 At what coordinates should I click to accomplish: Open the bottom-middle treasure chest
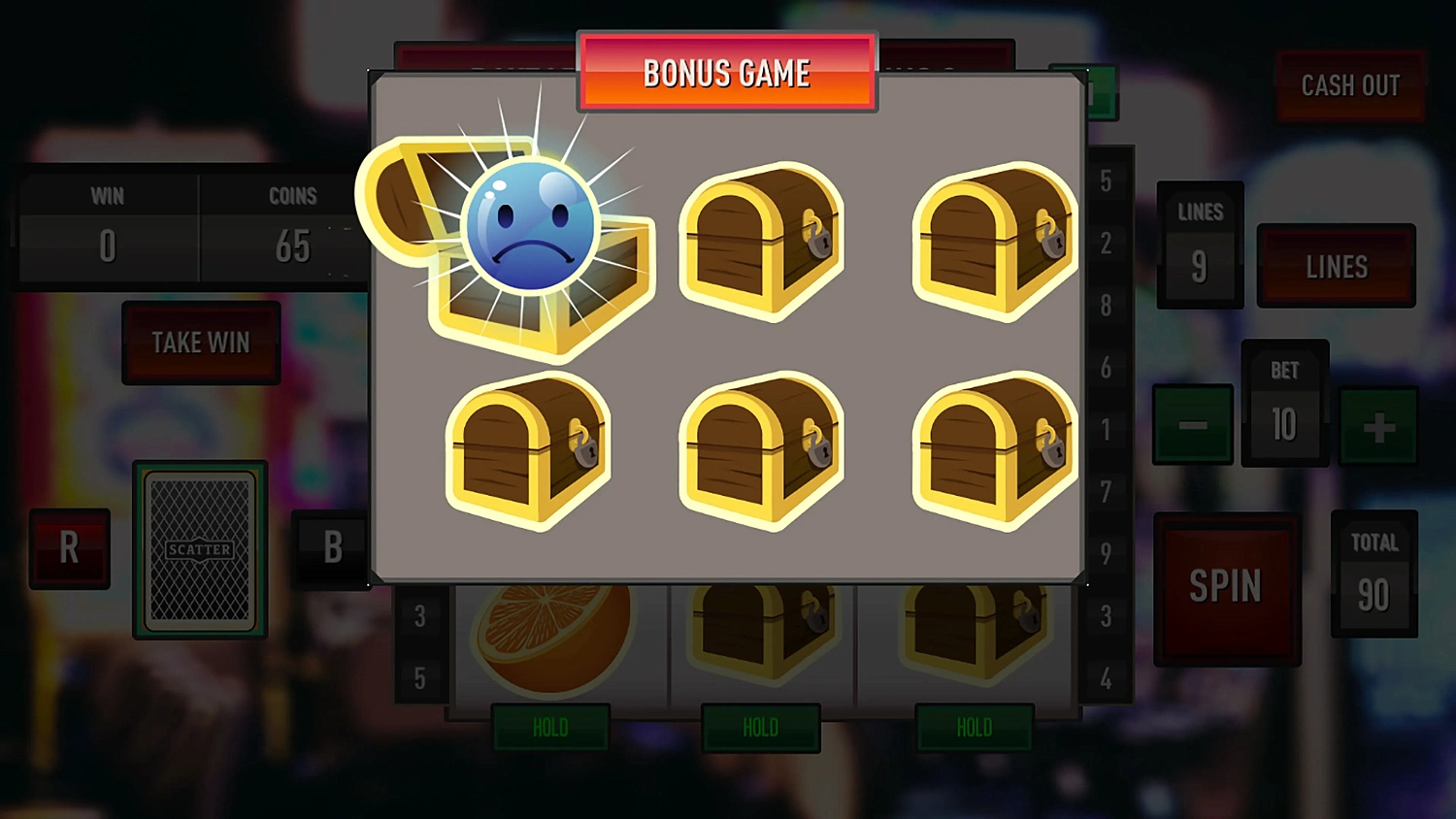coord(762,451)
